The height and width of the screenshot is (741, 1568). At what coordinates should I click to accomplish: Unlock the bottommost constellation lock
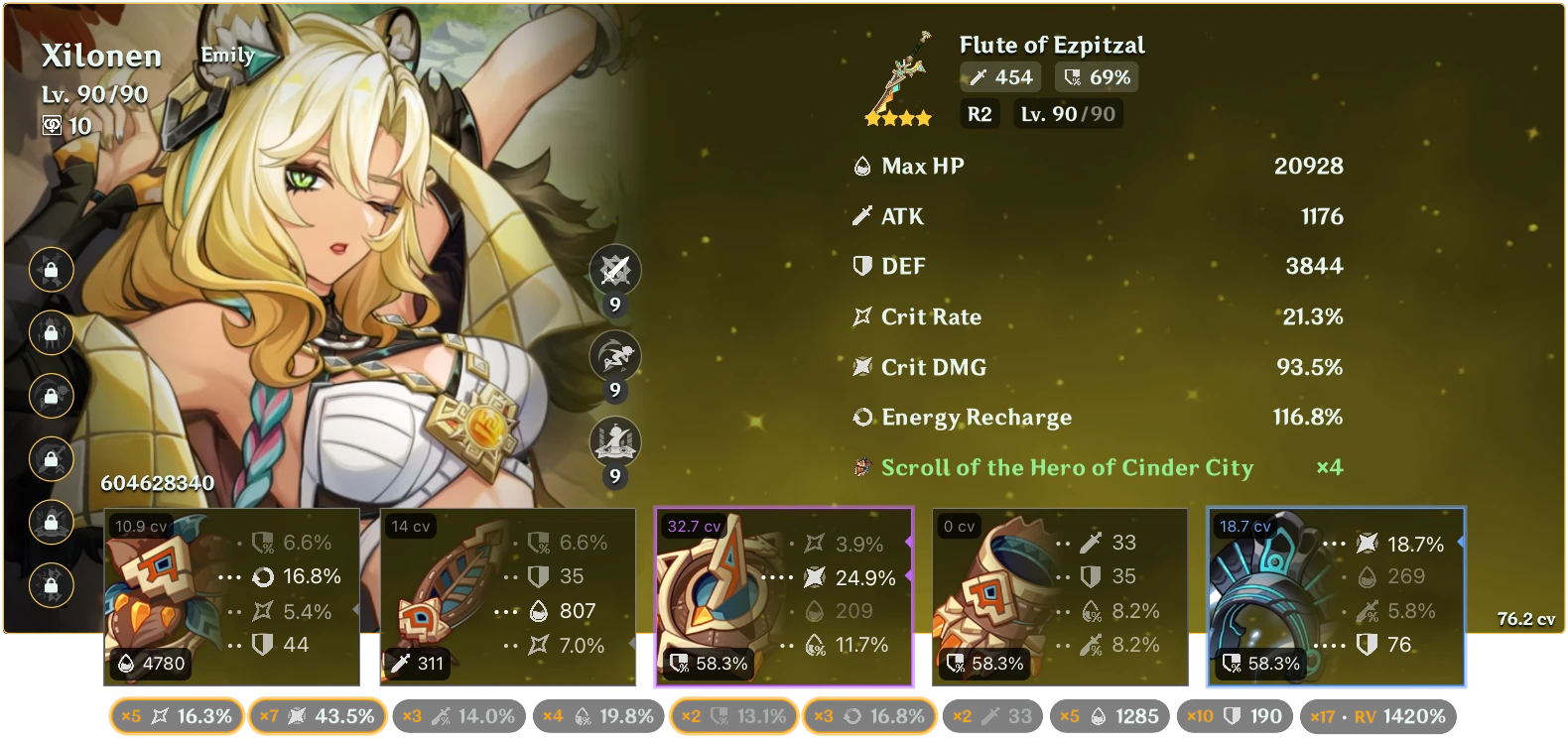tap(51, 583)
